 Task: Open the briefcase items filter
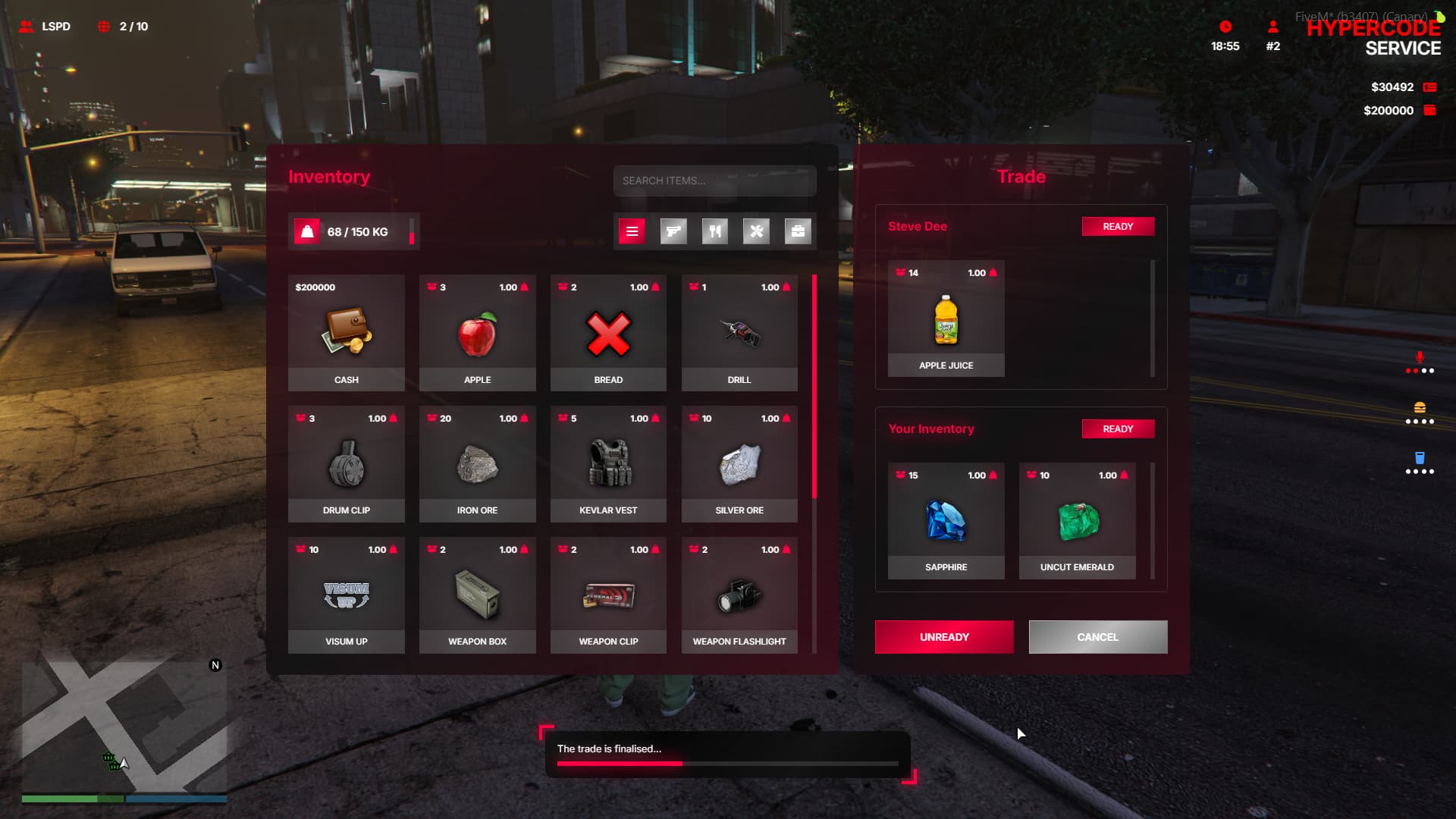(796, 231)
